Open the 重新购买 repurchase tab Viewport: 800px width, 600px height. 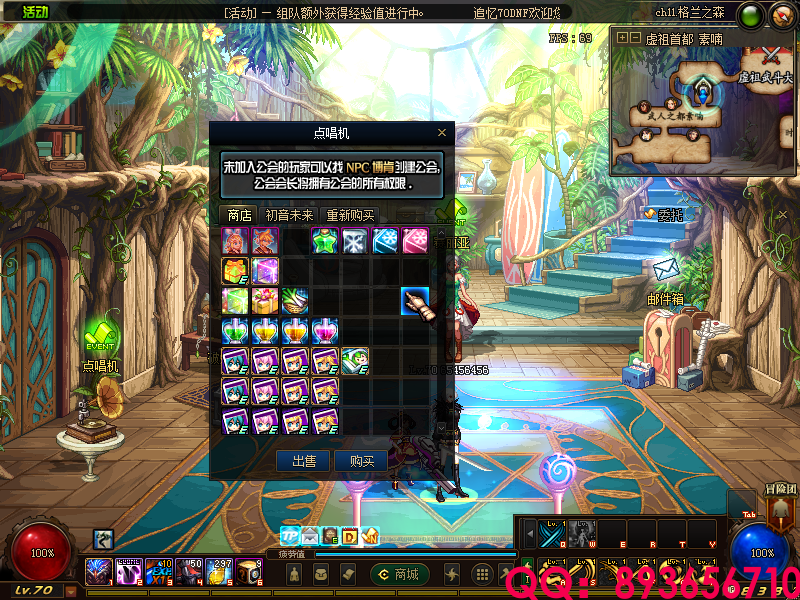[x=350, y=215]
